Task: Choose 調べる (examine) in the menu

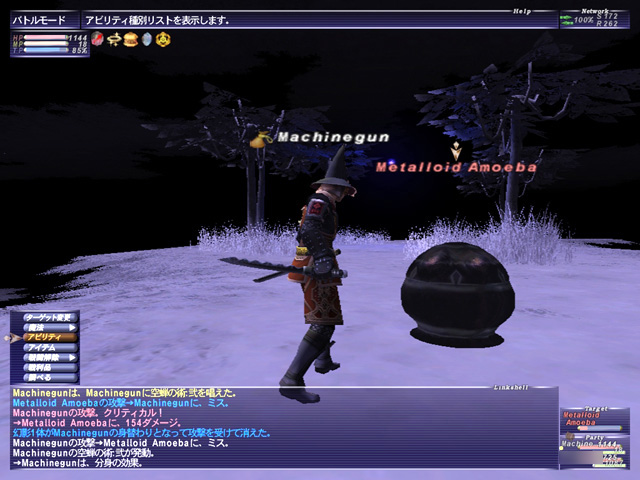Action: pos(48,377)
